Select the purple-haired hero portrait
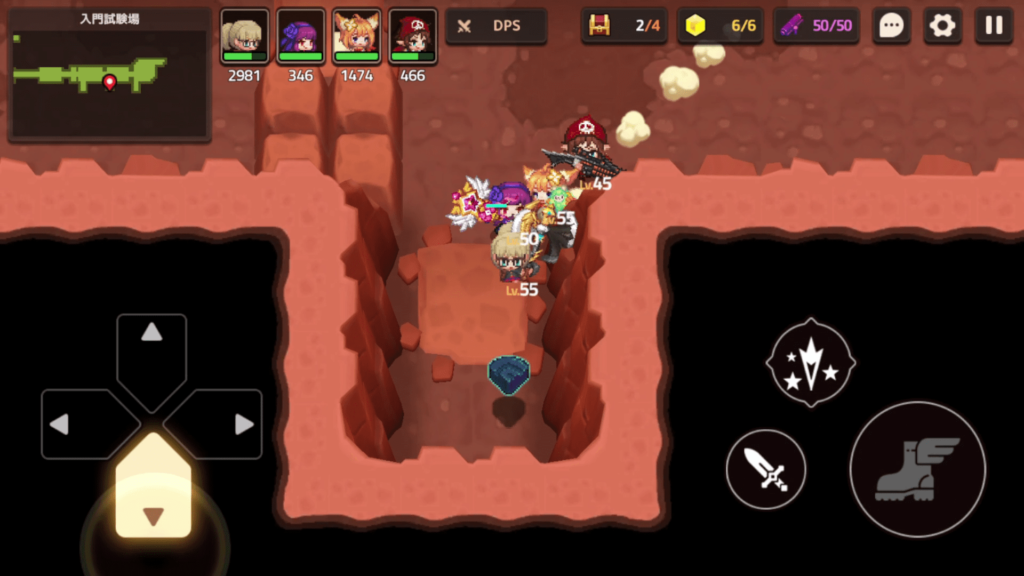The image size is (1024, 576). click(x=300, y=37)
